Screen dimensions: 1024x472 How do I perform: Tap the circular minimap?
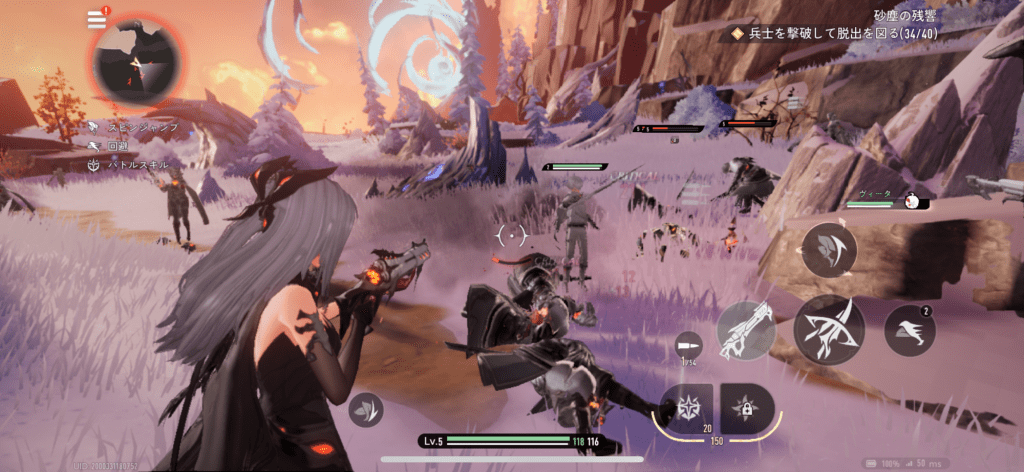(x=138, y=63)
